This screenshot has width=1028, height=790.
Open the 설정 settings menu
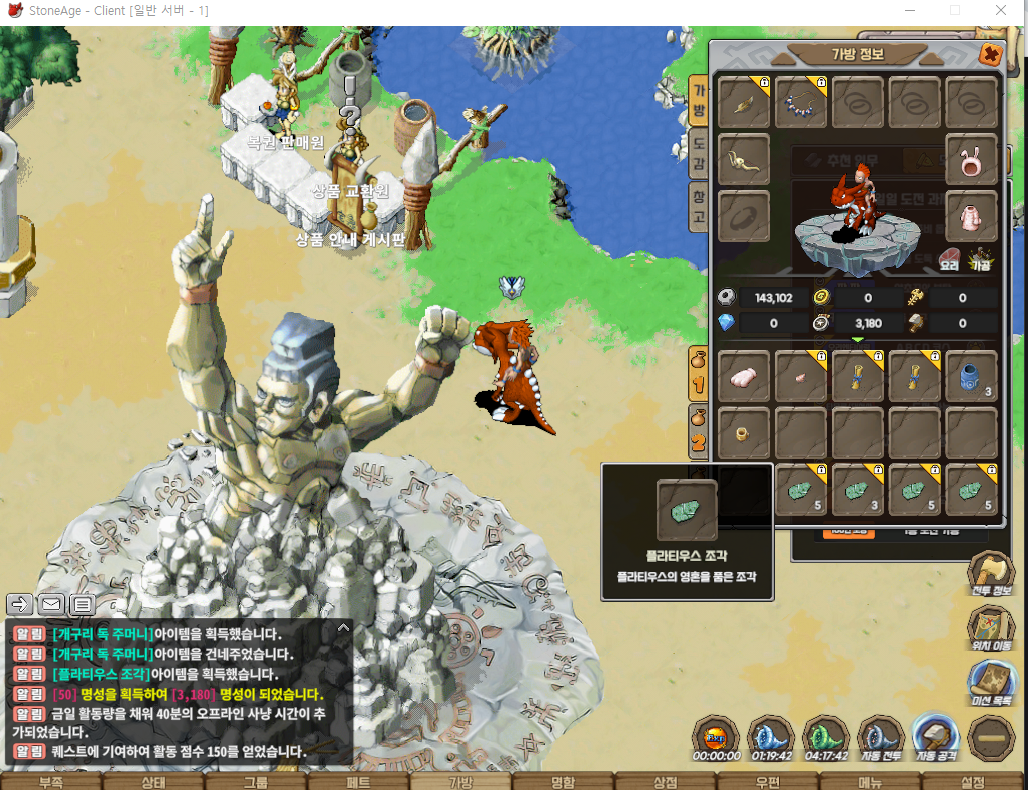click(972, 781)
